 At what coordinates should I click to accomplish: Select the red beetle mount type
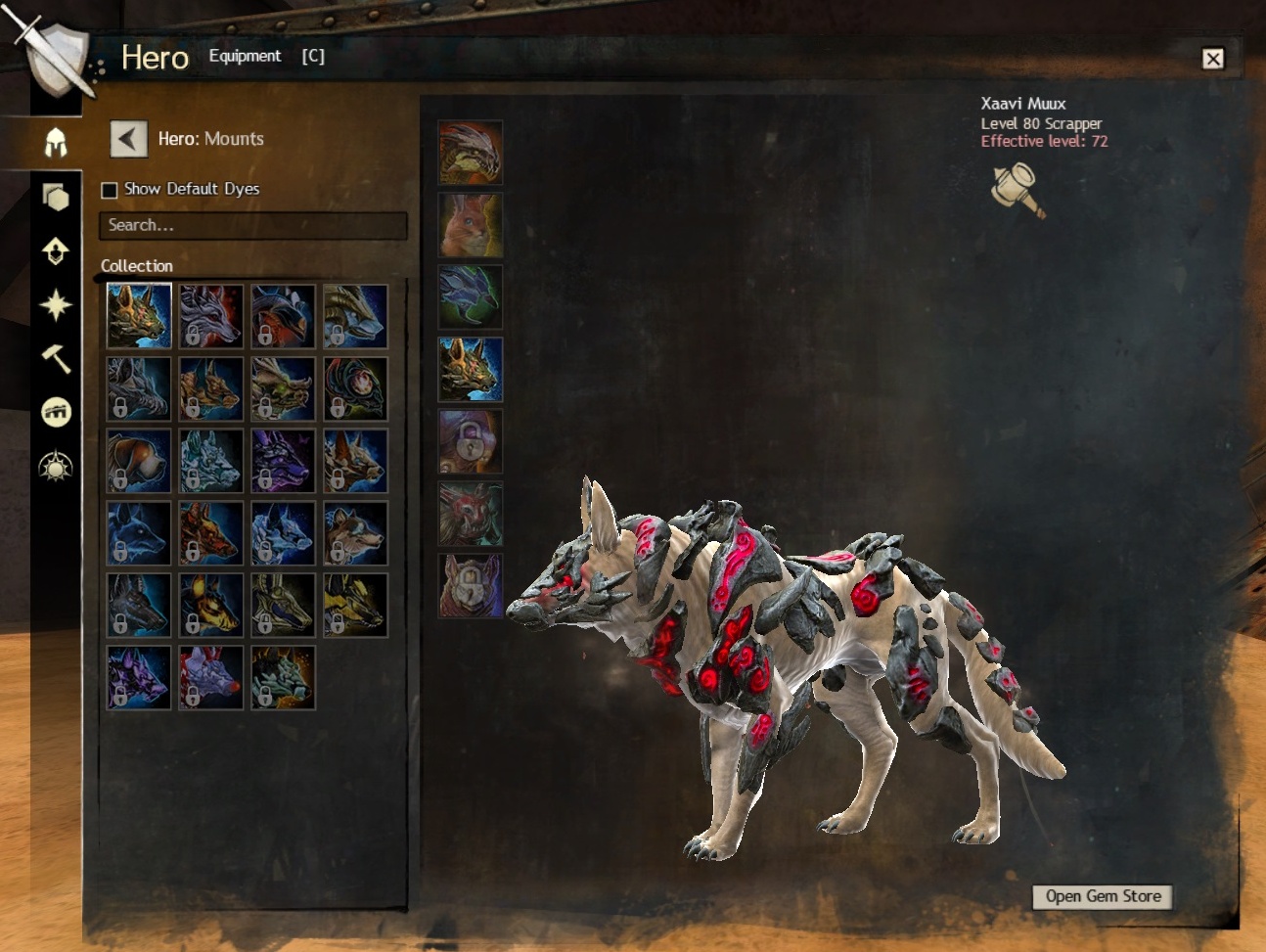470,515
